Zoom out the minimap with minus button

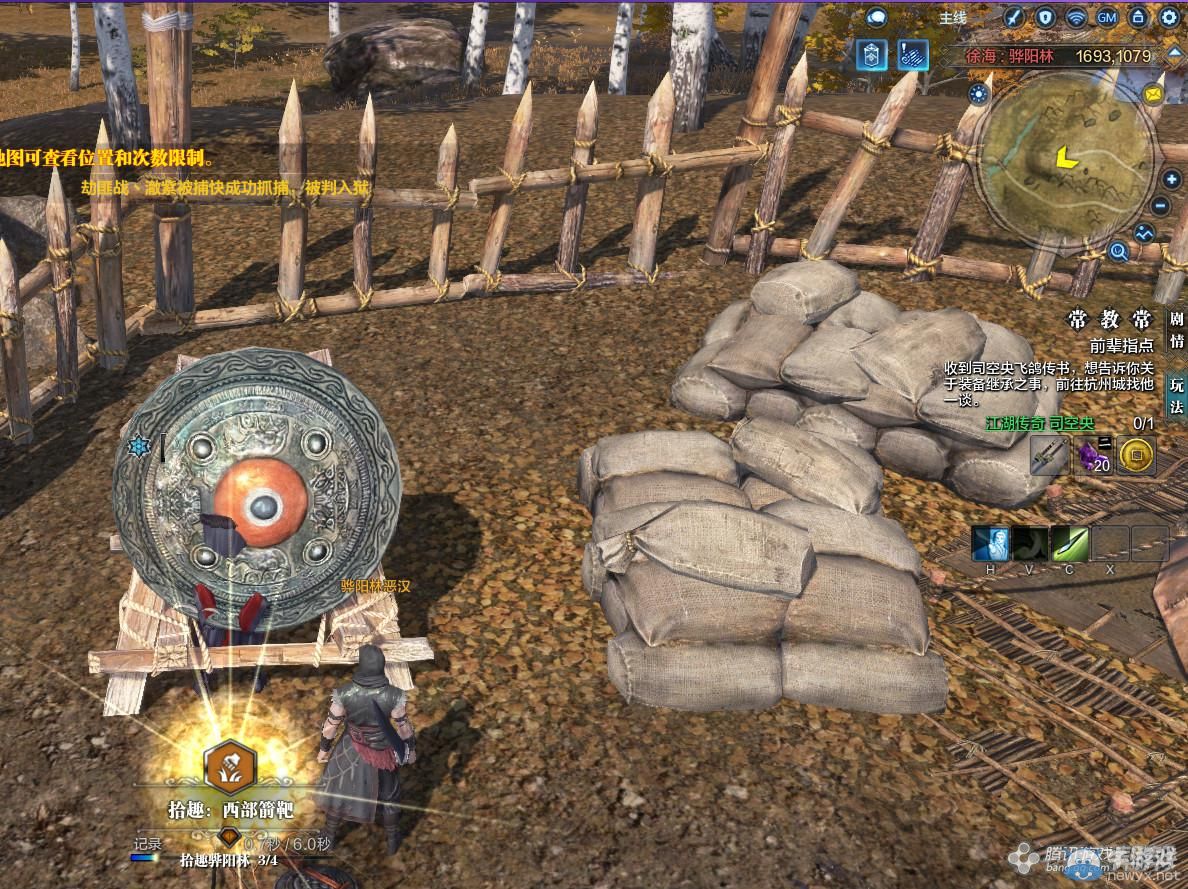click(1161, 207)
